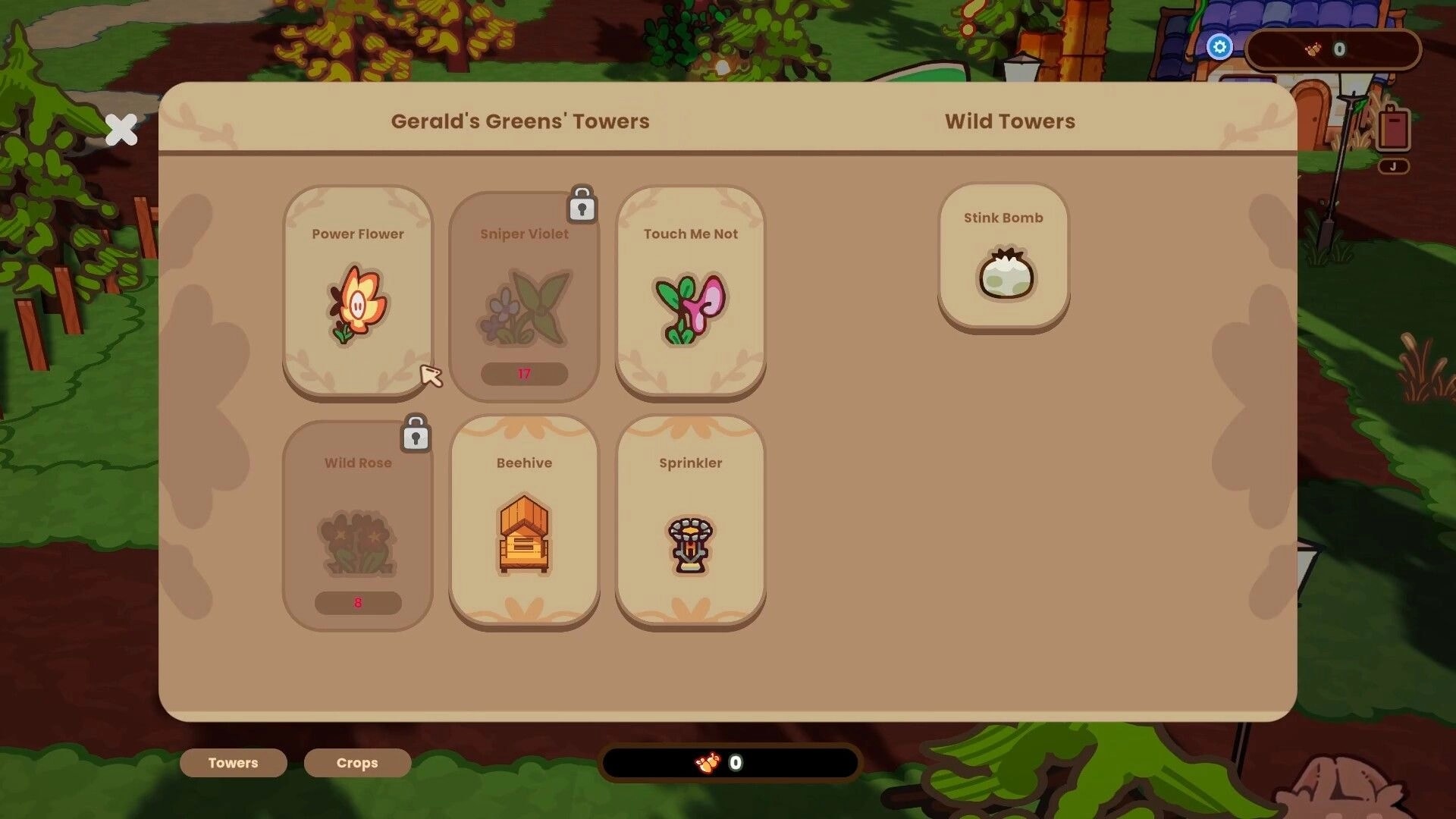Screen dimensions: 1456x819
Task: Open the Wild Towers section header
Action: (x=1009, y=121)
